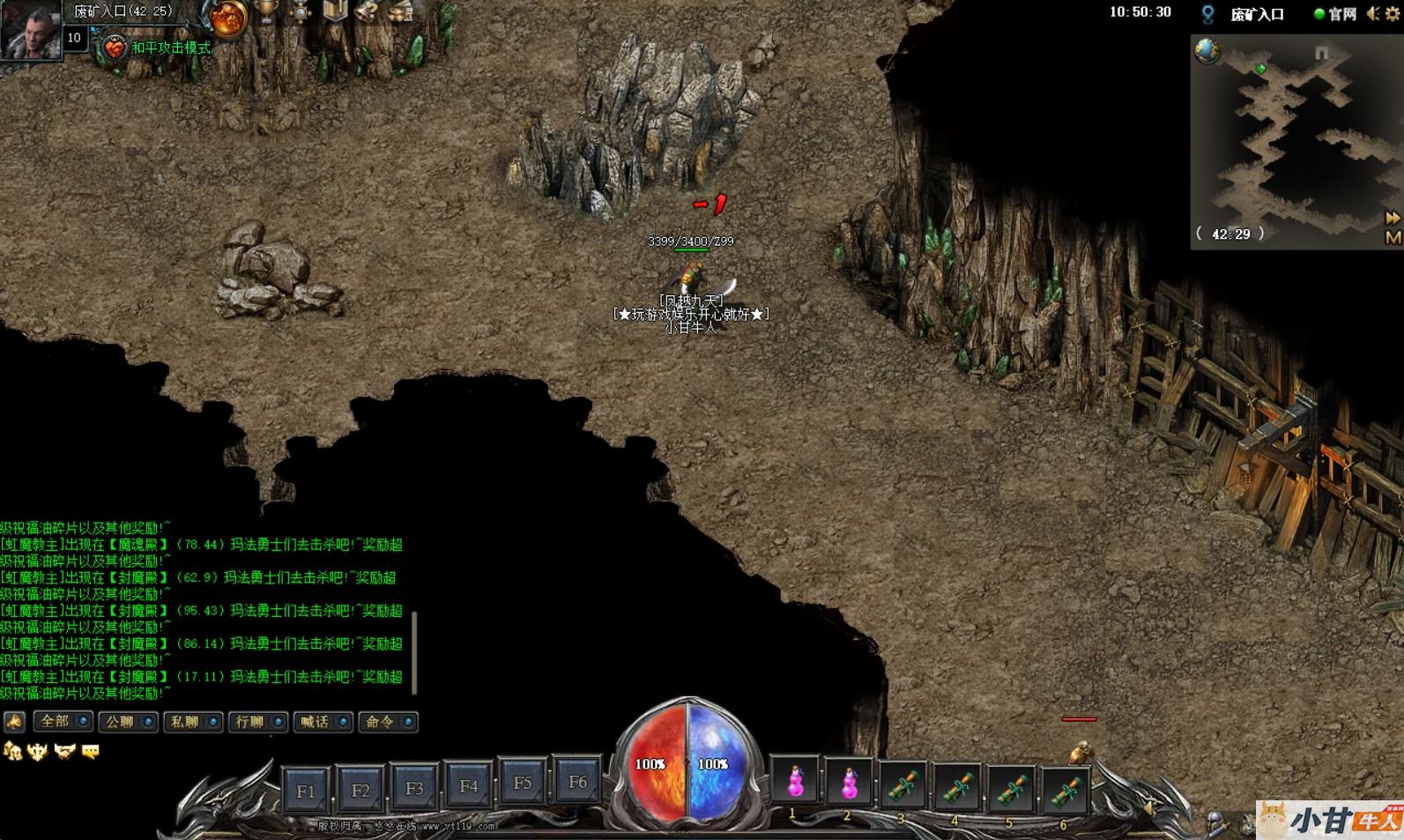Select the 公聊 public chat tab
1404x840 pixels.
pyautogui.click(x=127, y=722)
